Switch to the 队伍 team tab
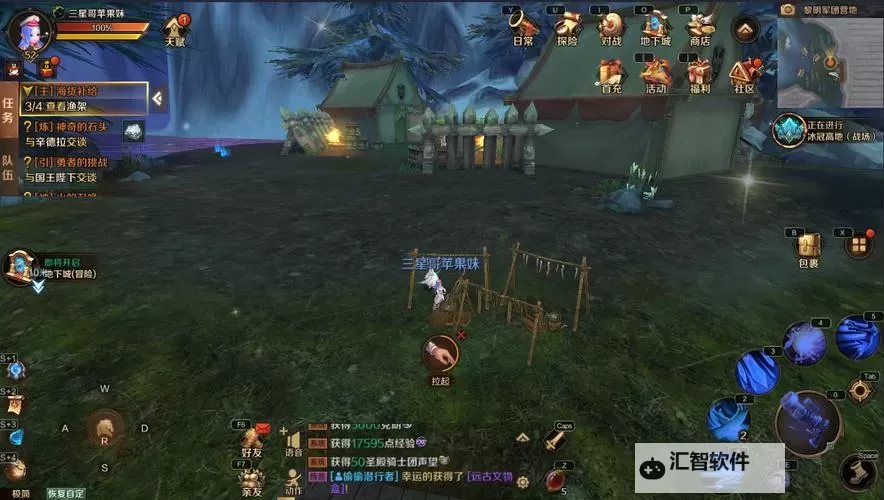 pos(8,167)
